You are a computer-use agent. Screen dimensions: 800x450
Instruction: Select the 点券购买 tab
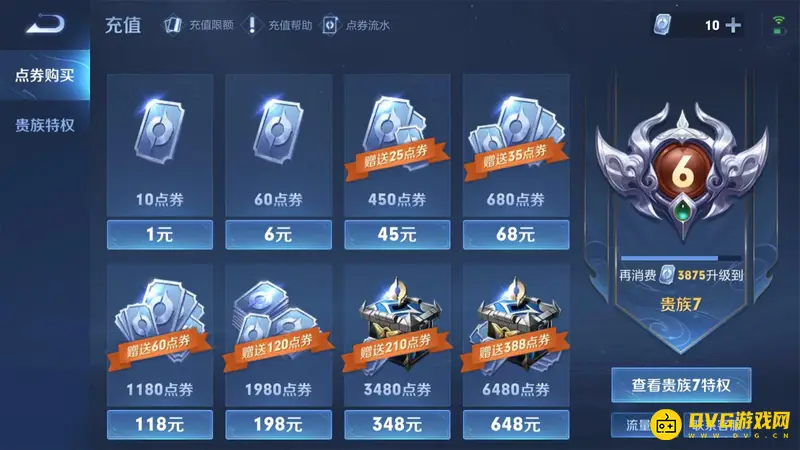(44, 76)
